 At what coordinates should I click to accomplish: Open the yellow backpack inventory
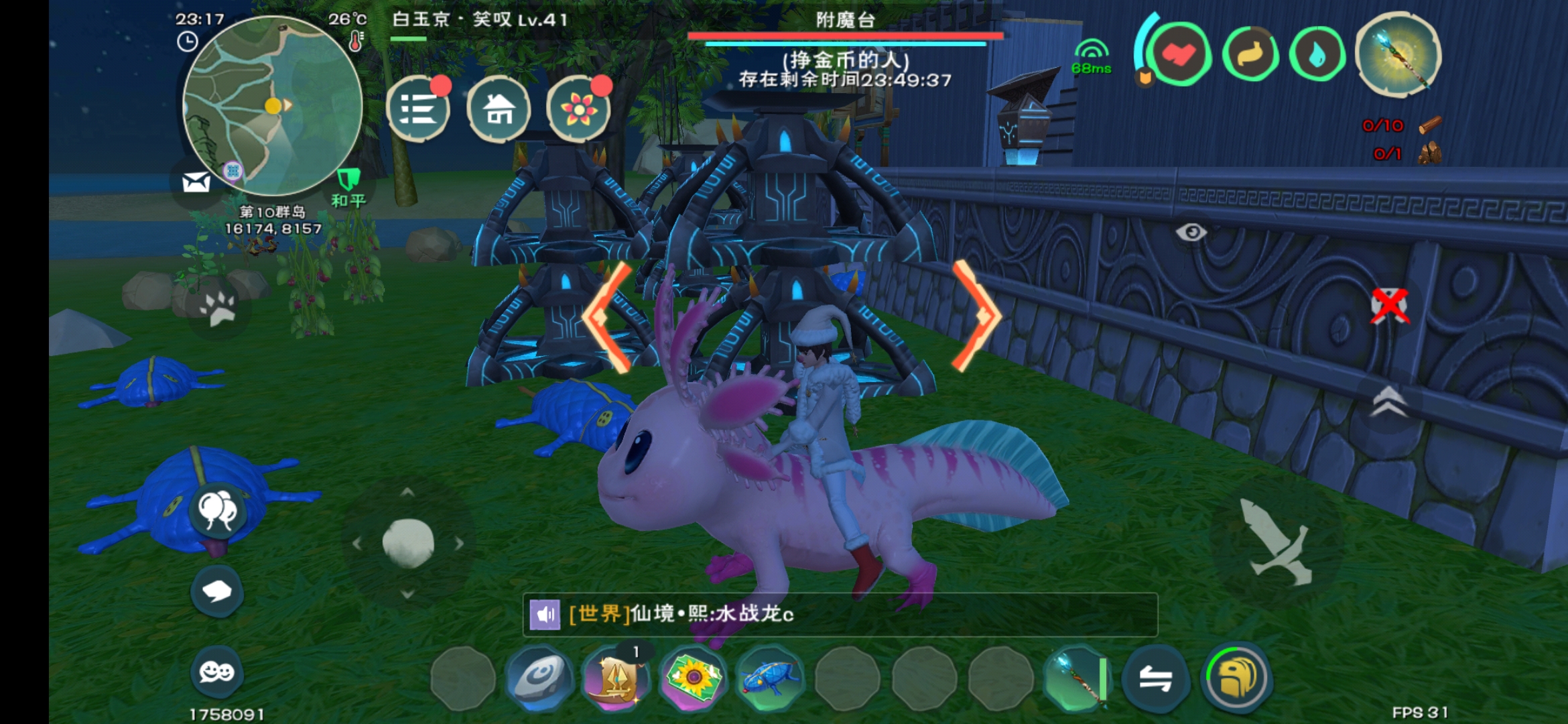(x=1236, y=678)
